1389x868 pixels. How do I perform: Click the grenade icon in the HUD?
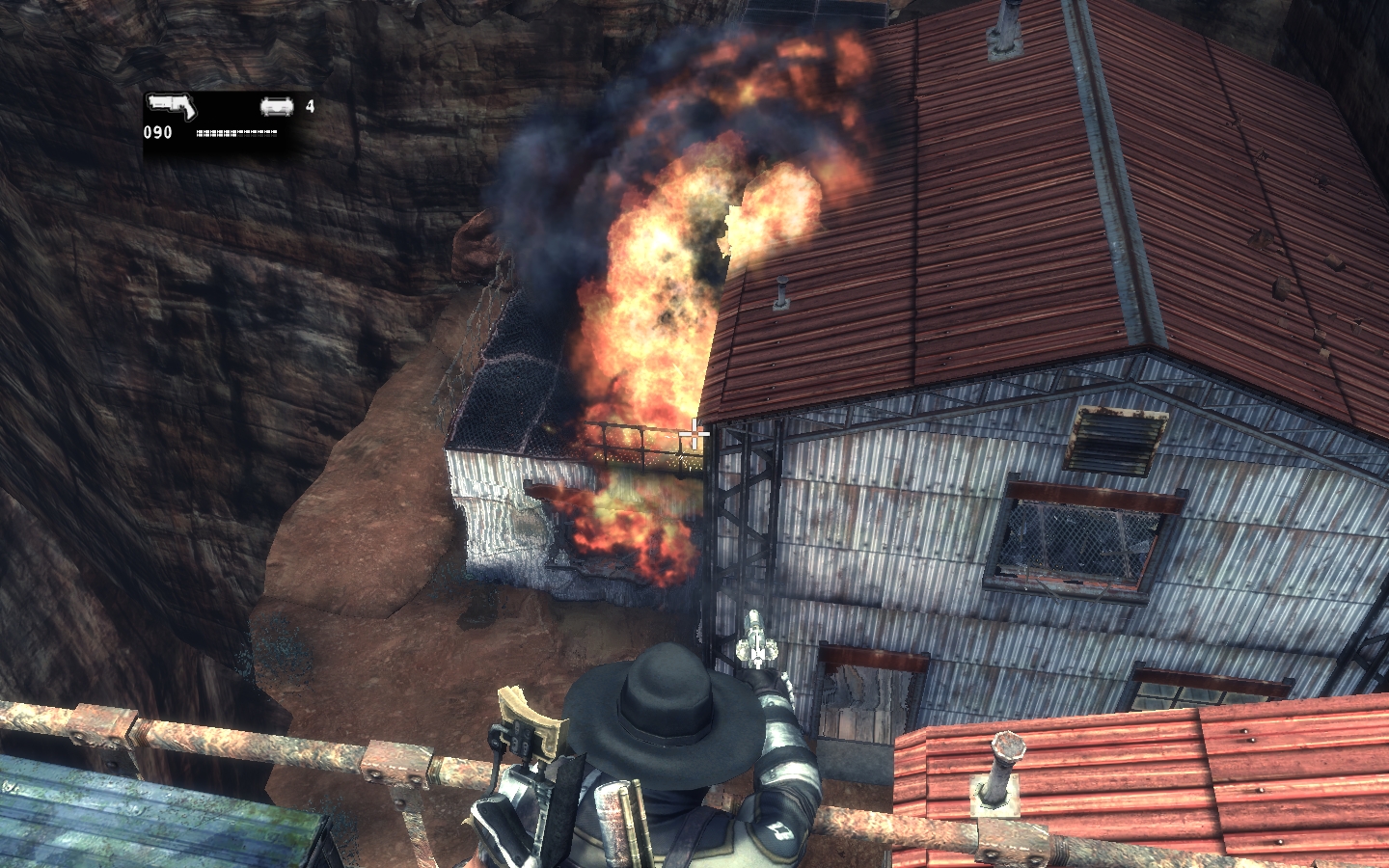(277, 107)
